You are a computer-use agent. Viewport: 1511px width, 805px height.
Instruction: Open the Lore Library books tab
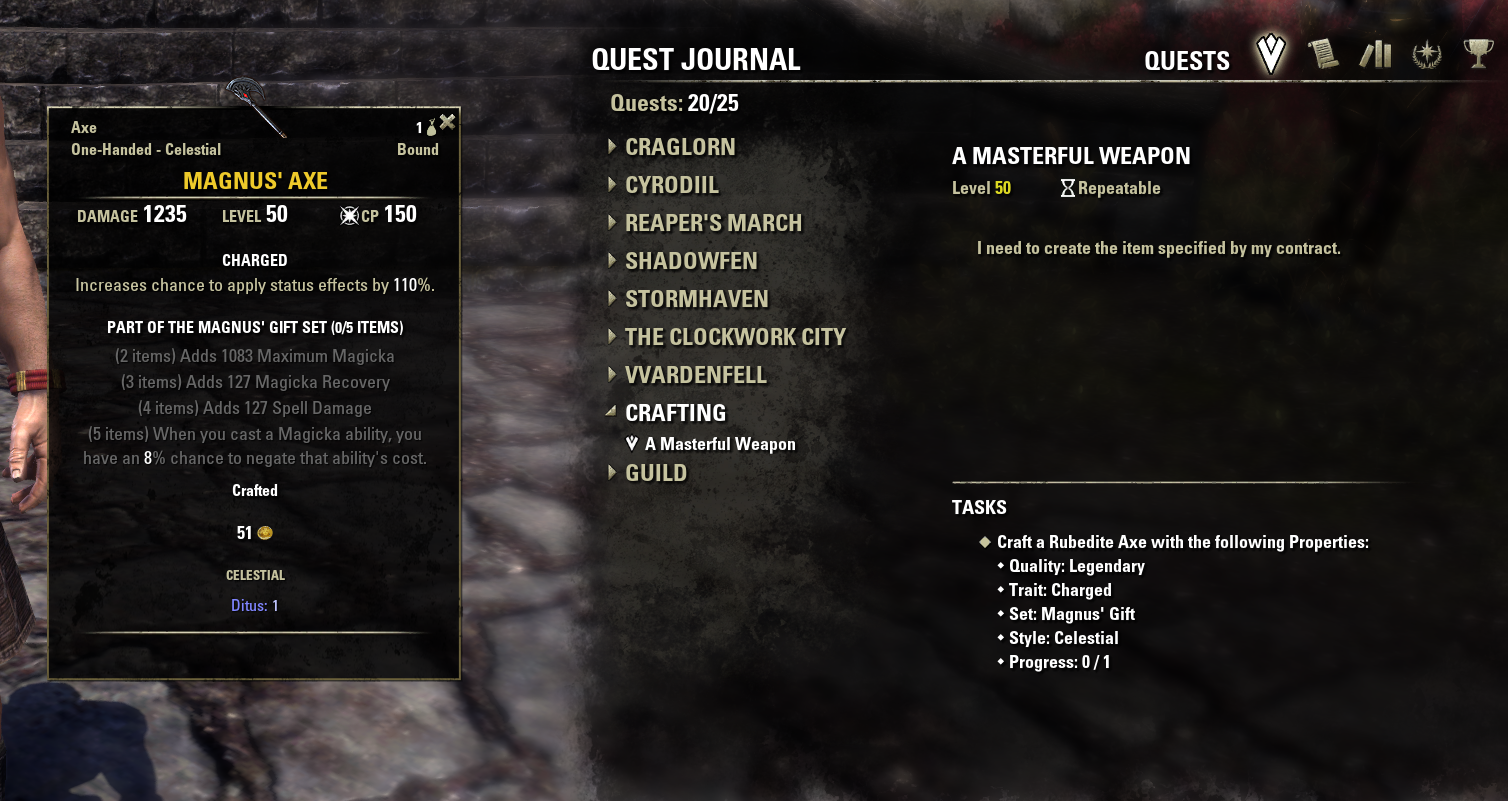click(x=1376, y=55)
